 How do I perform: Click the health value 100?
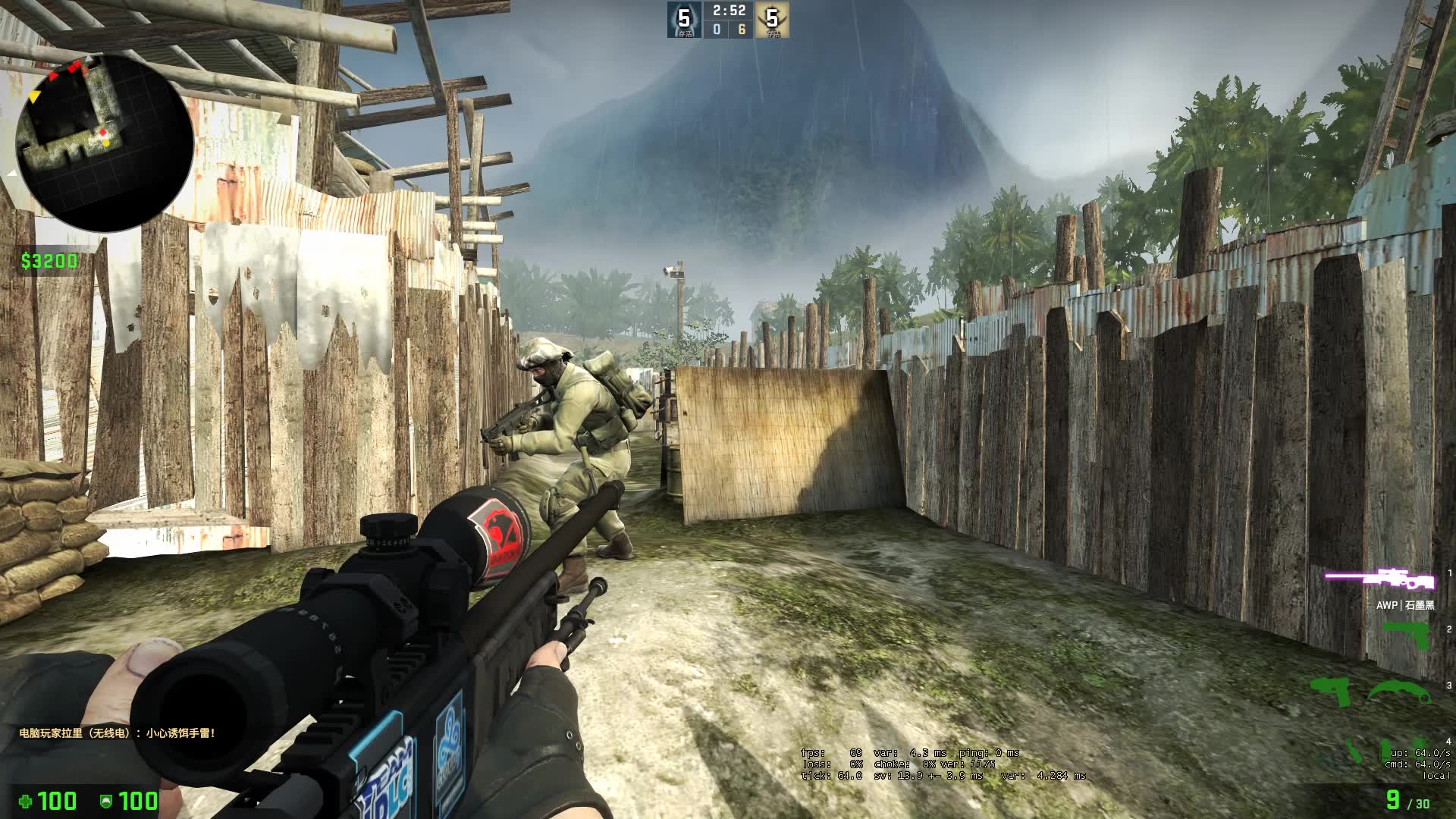[57, 802]
